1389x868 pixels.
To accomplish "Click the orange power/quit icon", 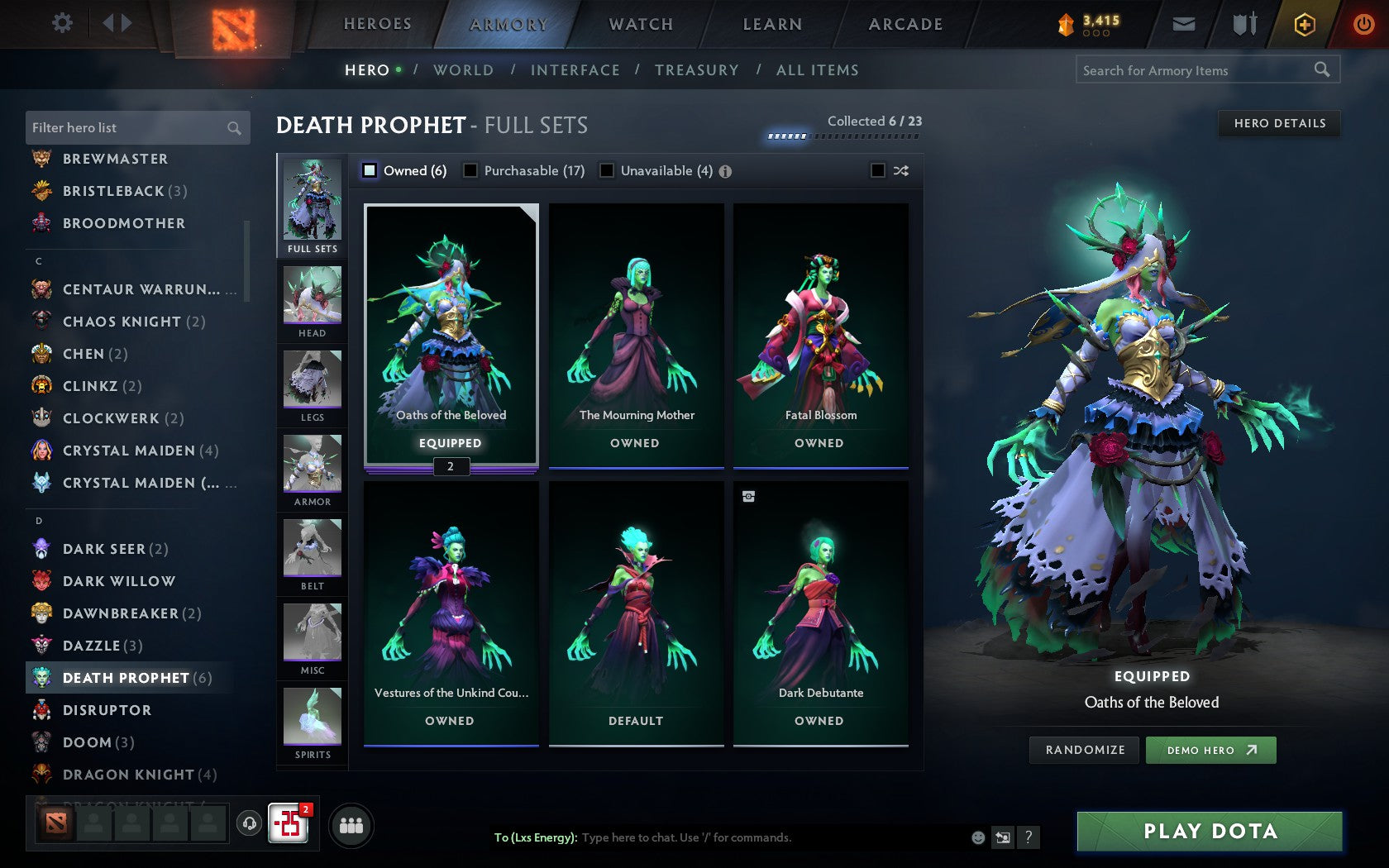I will point(1363,24).
